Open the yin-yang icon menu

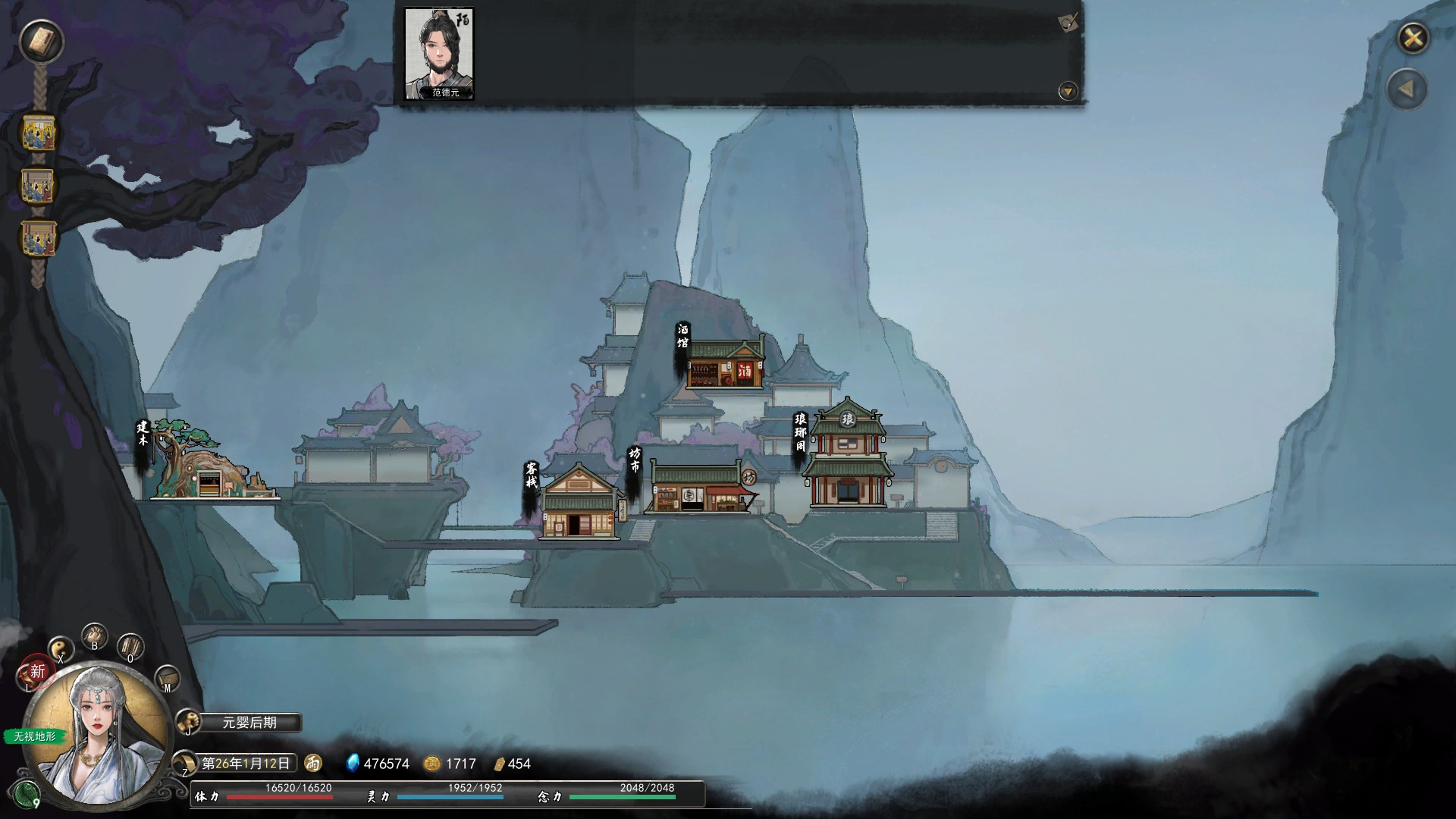[x=61, y=649]
